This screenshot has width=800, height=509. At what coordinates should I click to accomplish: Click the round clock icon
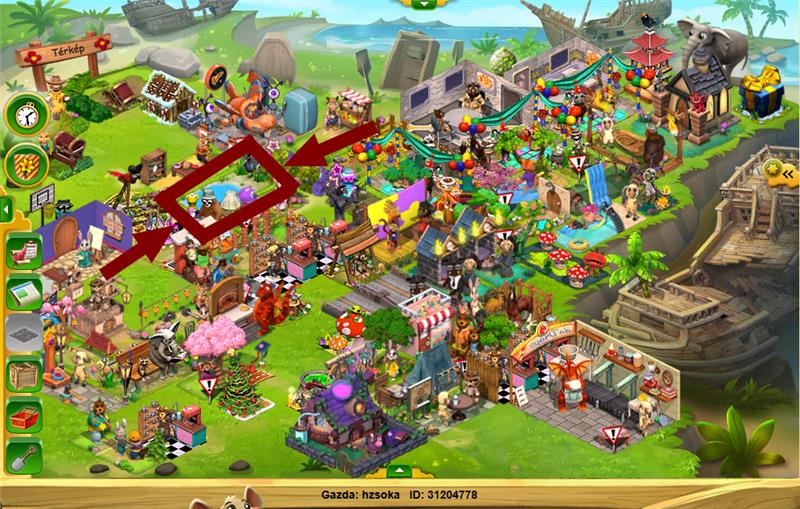tap(26, 114)
